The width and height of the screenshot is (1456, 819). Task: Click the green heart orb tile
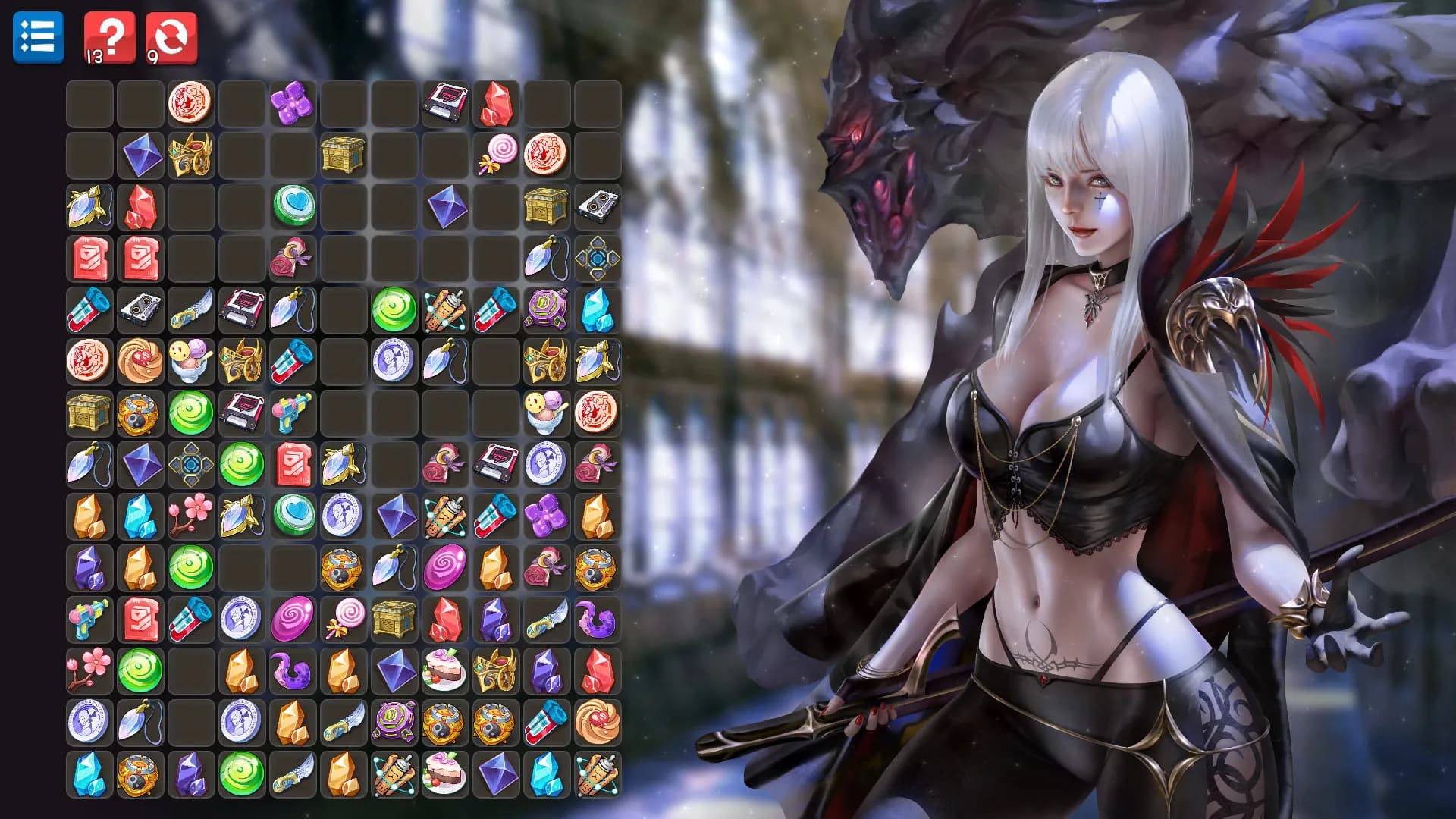[293, 204]
